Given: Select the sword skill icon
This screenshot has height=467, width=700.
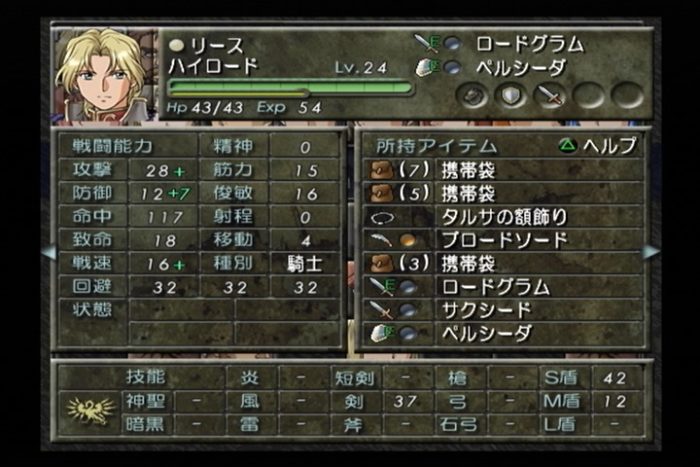Looking at the screenshot, I should (550, 96).
